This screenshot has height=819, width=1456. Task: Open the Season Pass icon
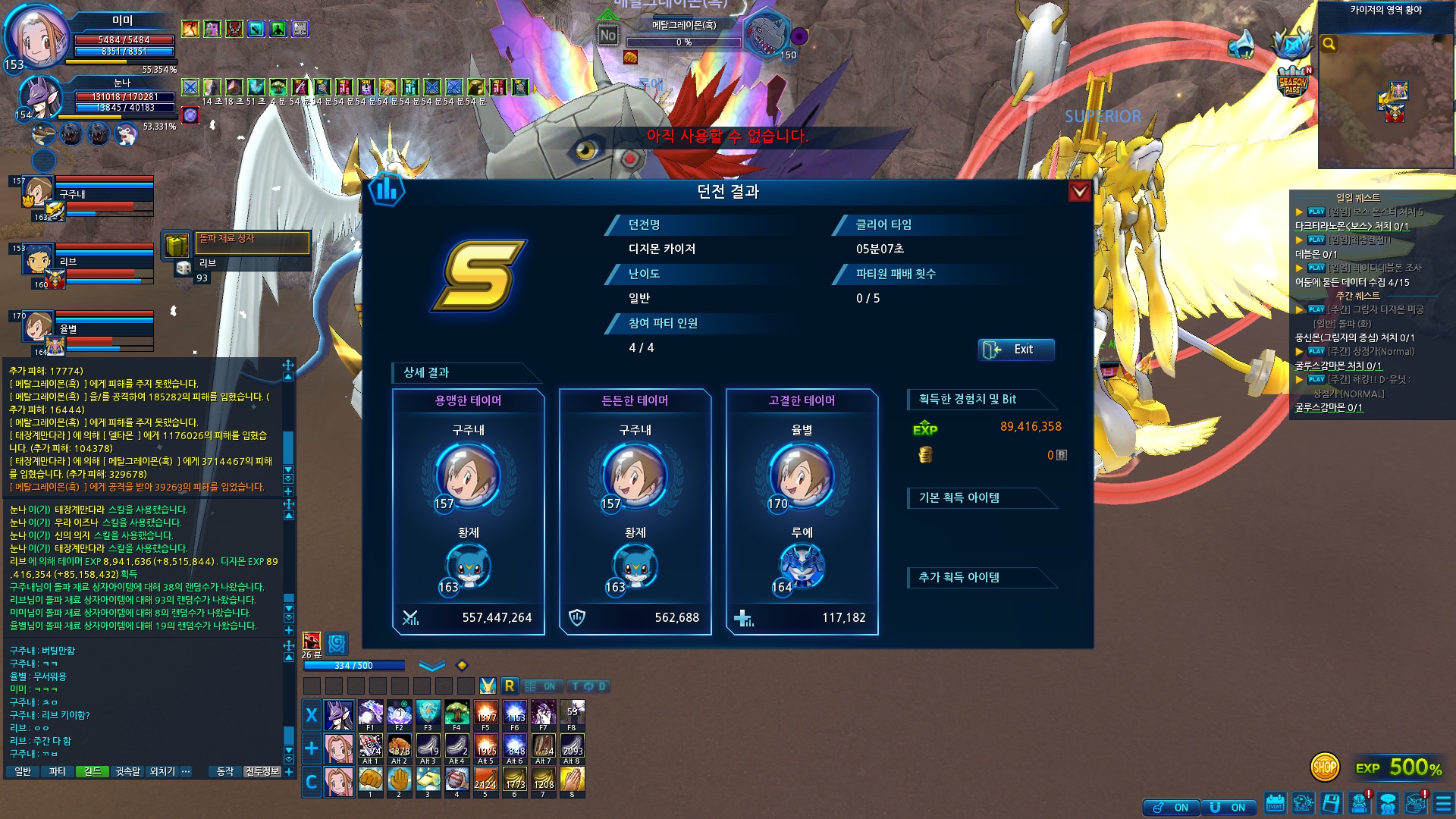point(1292,82)
